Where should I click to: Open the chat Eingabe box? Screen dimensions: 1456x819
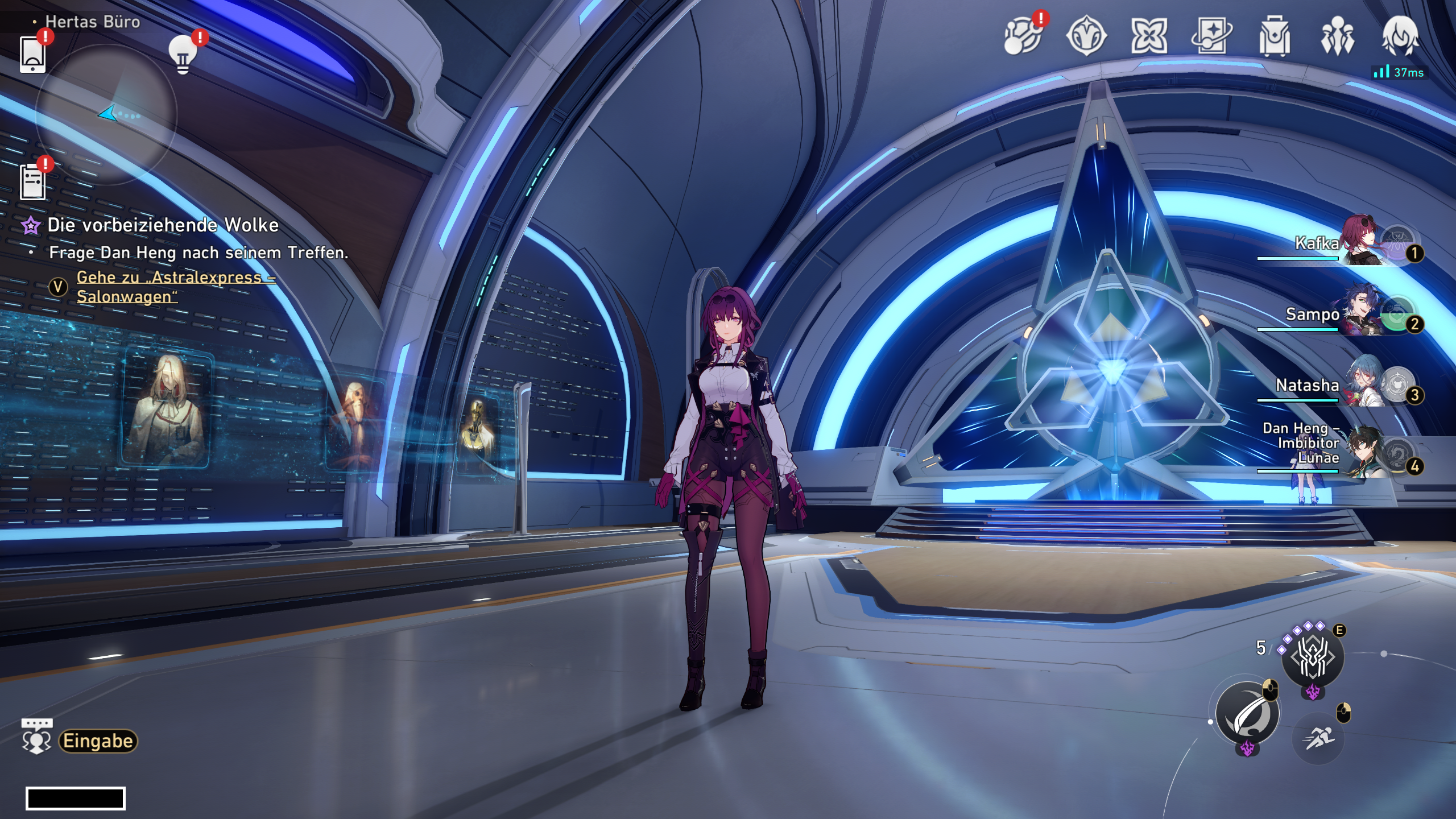(x=98, y=741)
